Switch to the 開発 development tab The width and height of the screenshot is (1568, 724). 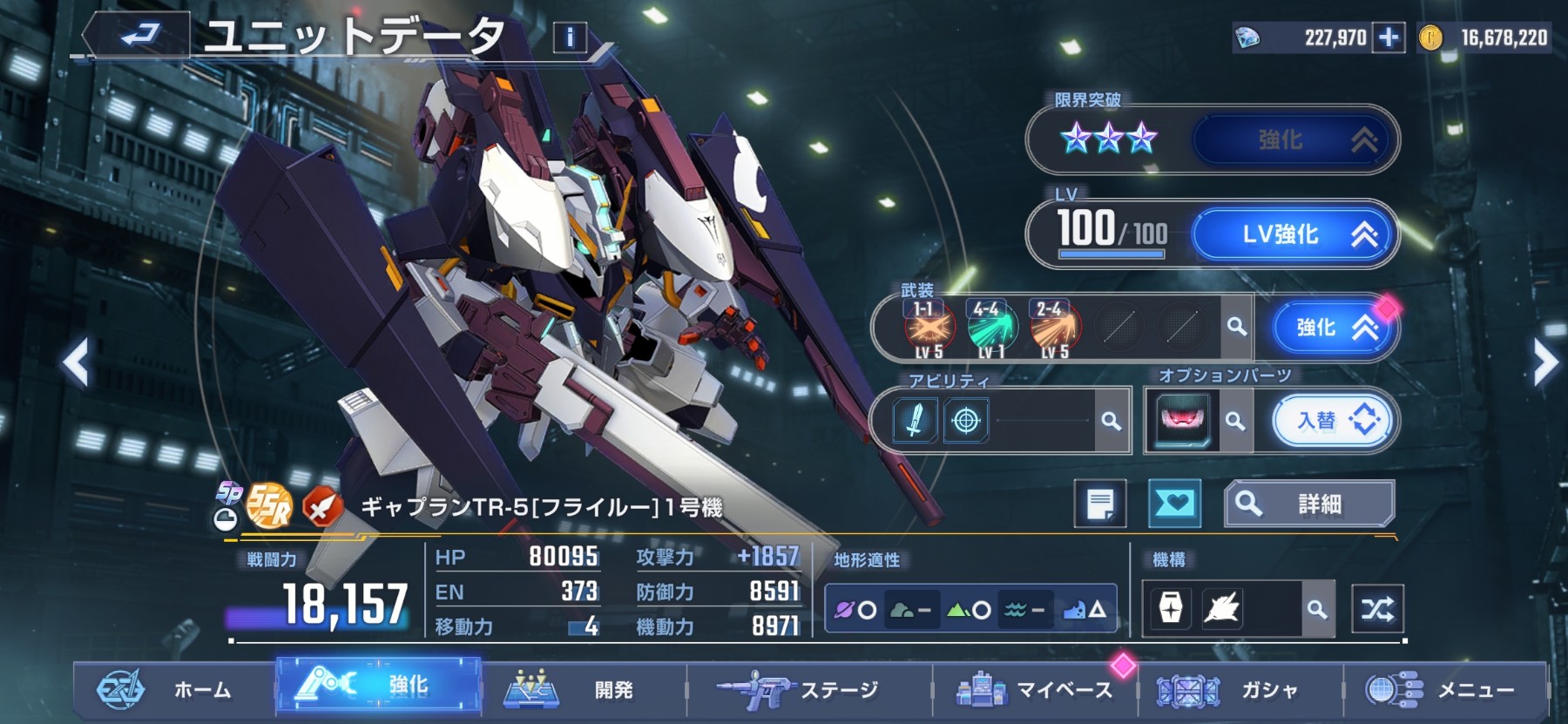click(x=584, y=690)
